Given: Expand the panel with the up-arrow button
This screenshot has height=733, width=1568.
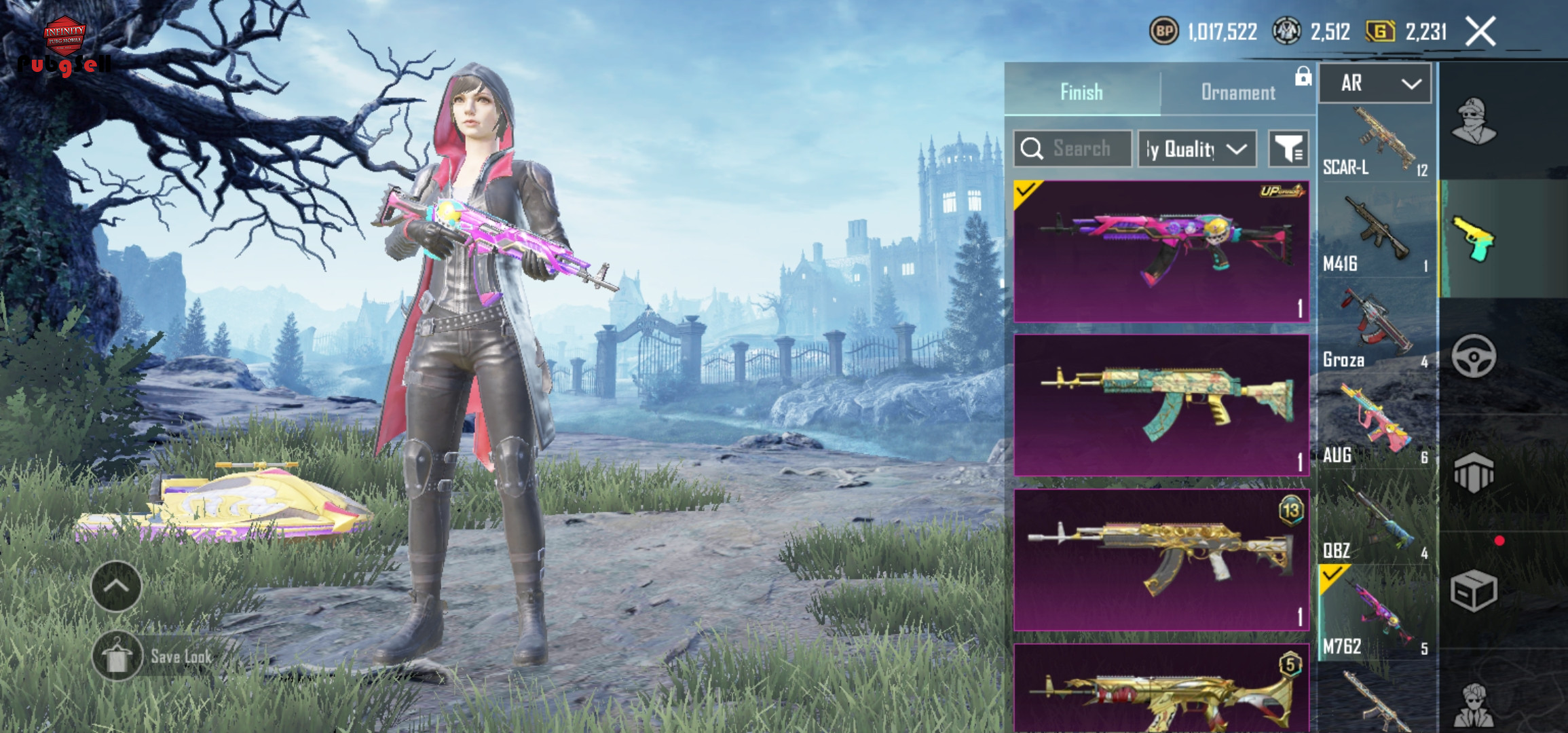Looking at the screenshot, I should click(116, 586).
